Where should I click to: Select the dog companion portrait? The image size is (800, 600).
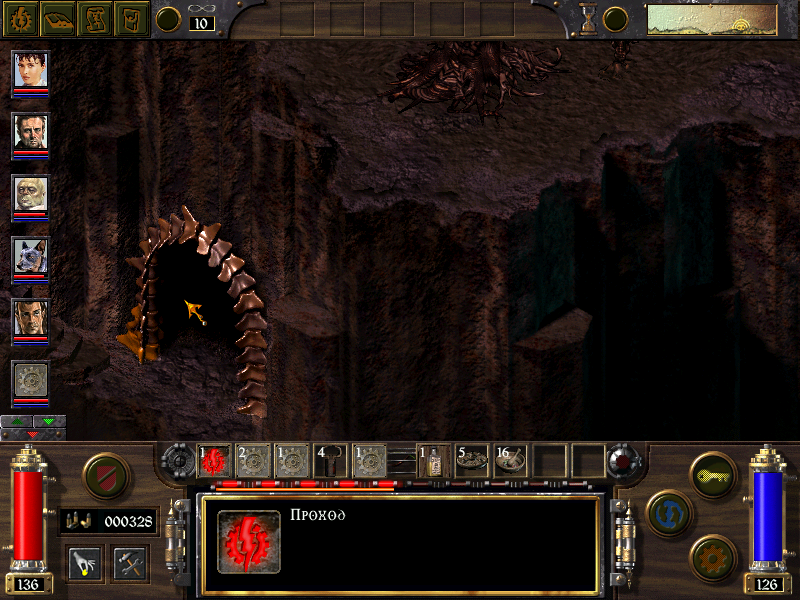coord(30,257)
